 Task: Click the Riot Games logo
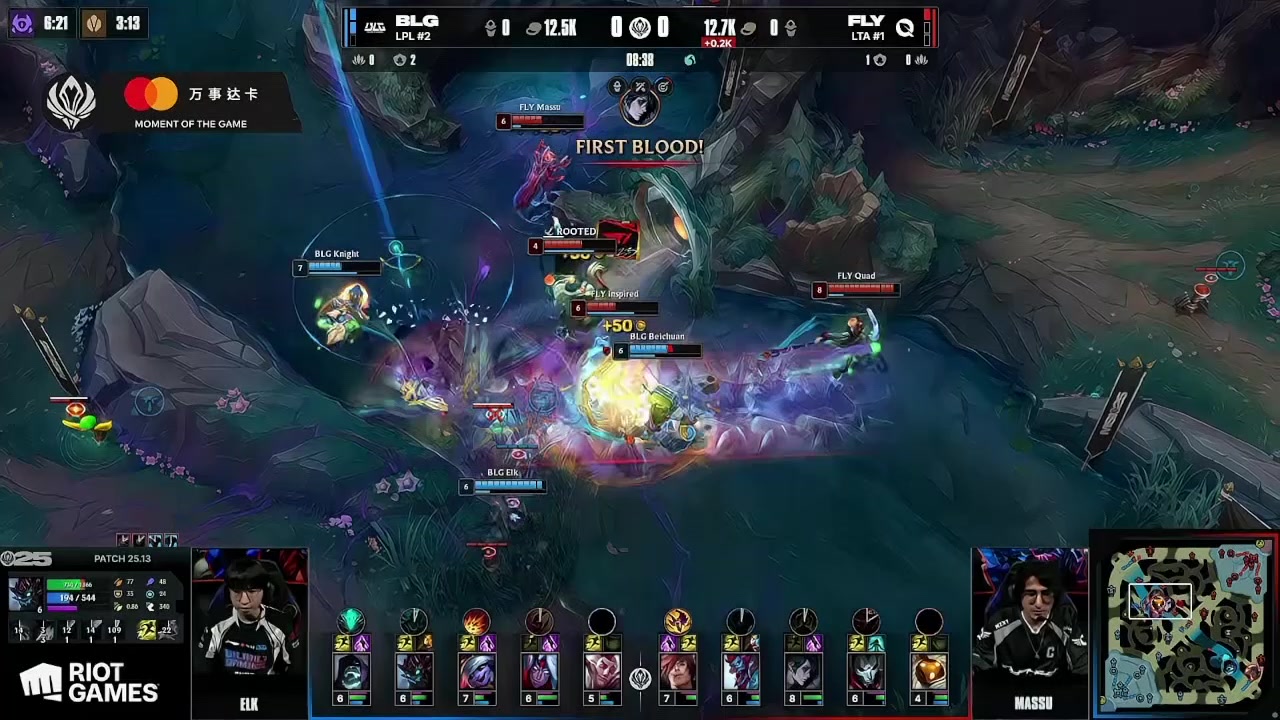pyautogui.click(x=89, y=683)
